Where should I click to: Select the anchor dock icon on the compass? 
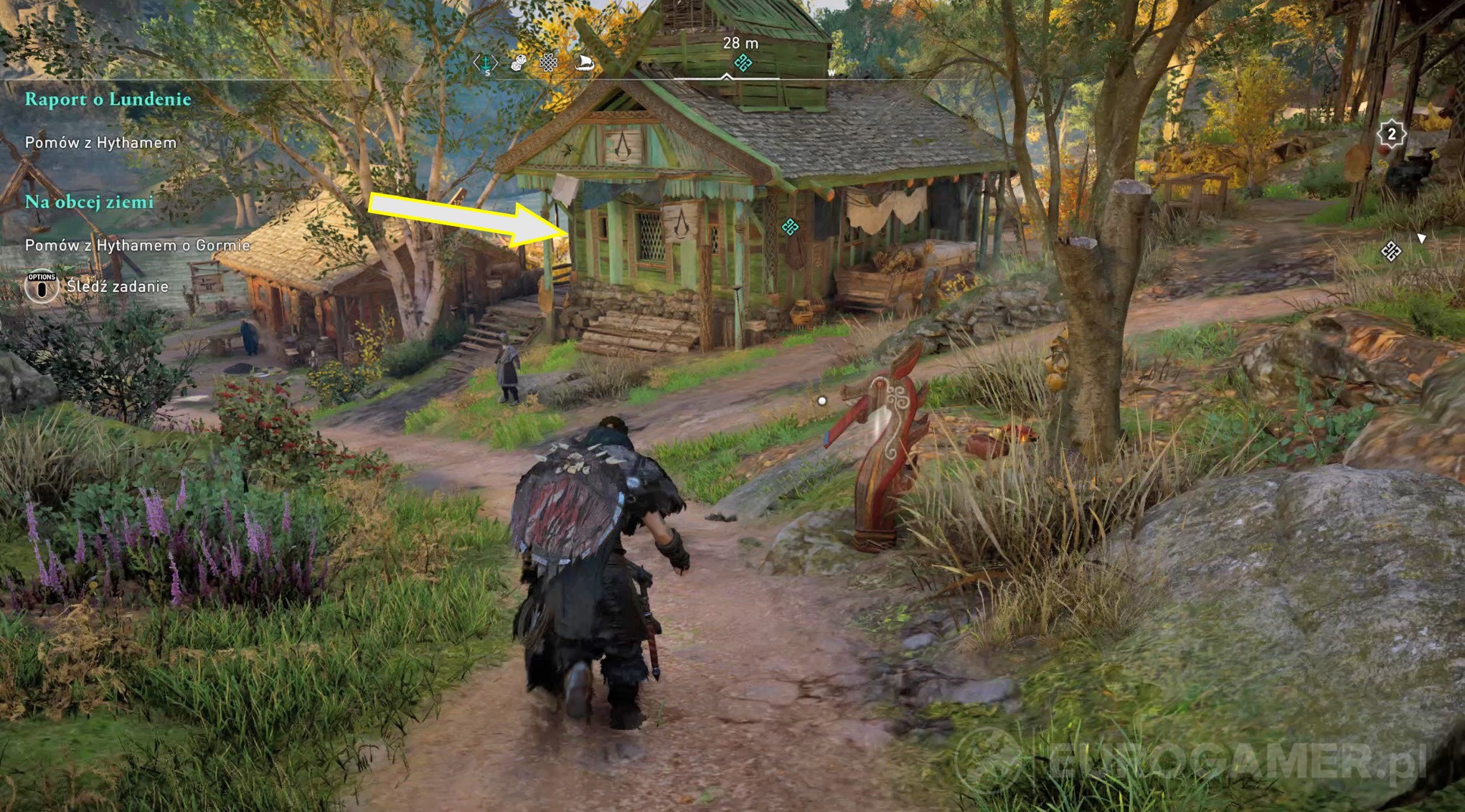486,63
